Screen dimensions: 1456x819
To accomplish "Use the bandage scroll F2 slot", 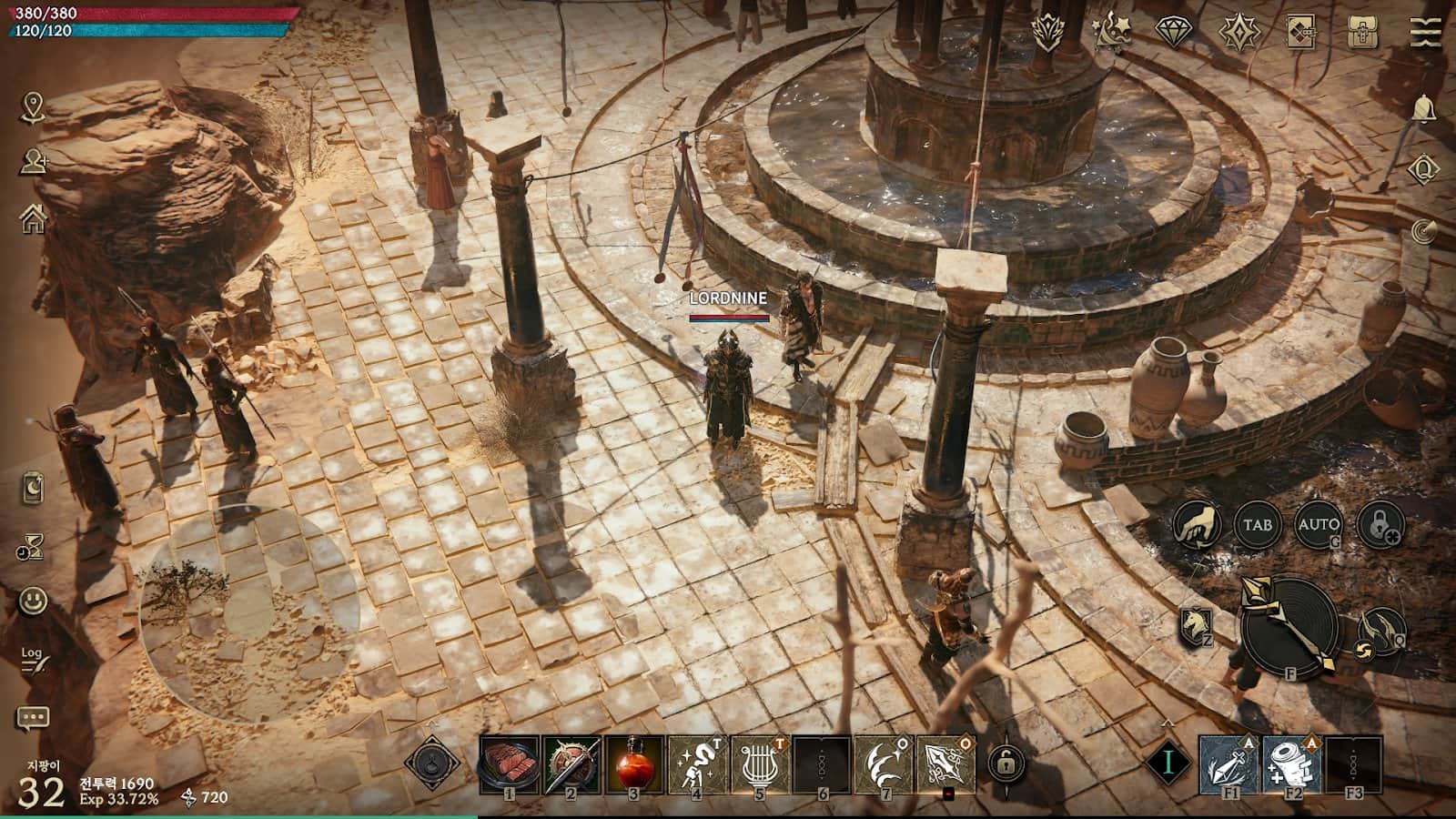I will tap(1292, 763).
